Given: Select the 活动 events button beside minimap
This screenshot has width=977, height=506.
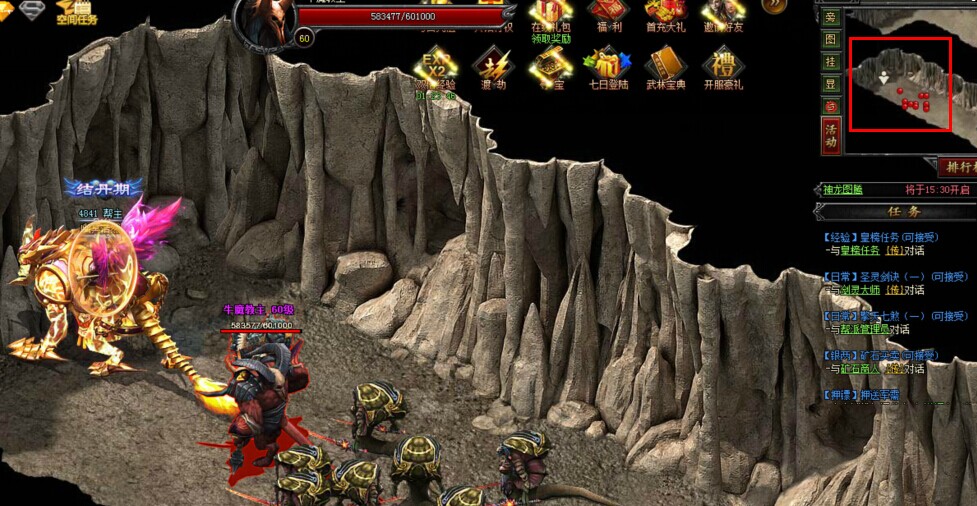Looking at the screenshot, I should click(x=831, y=136).
